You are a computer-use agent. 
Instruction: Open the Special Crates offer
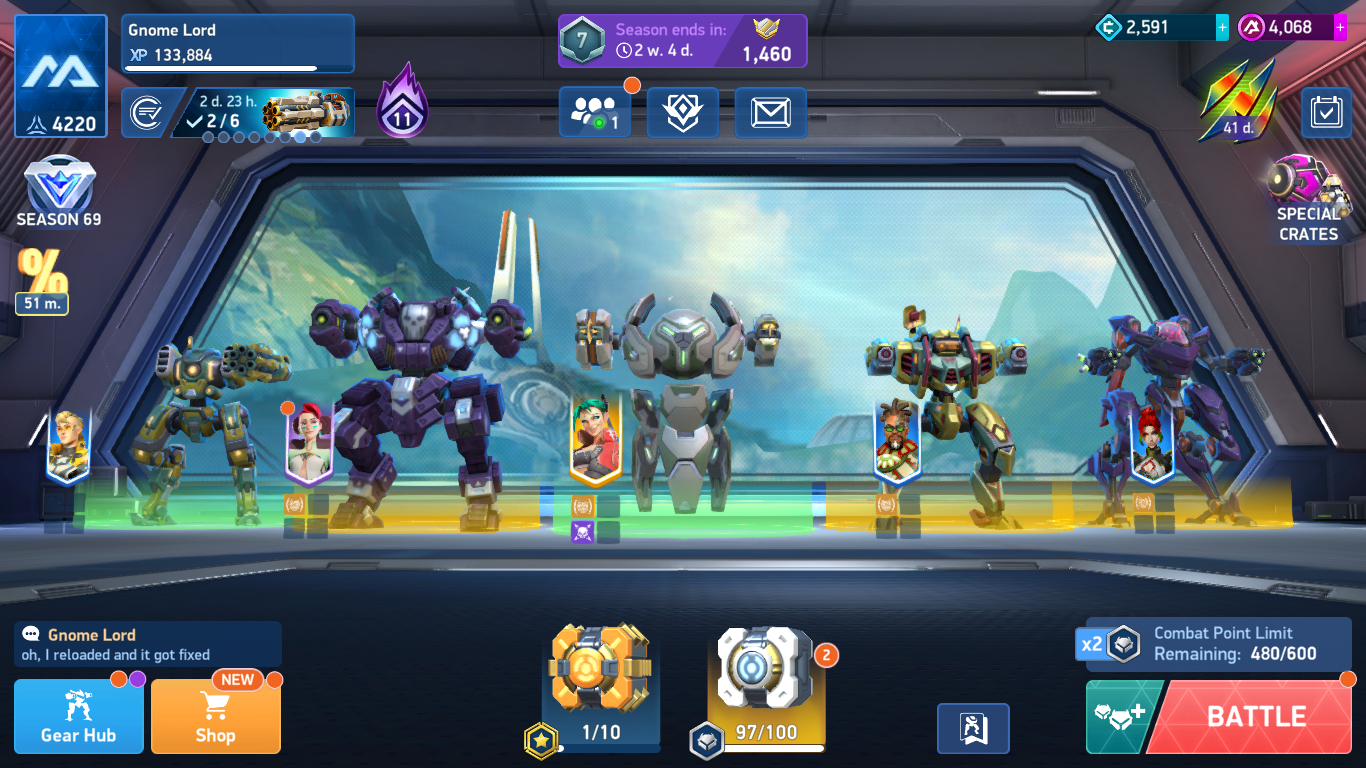1306,200
